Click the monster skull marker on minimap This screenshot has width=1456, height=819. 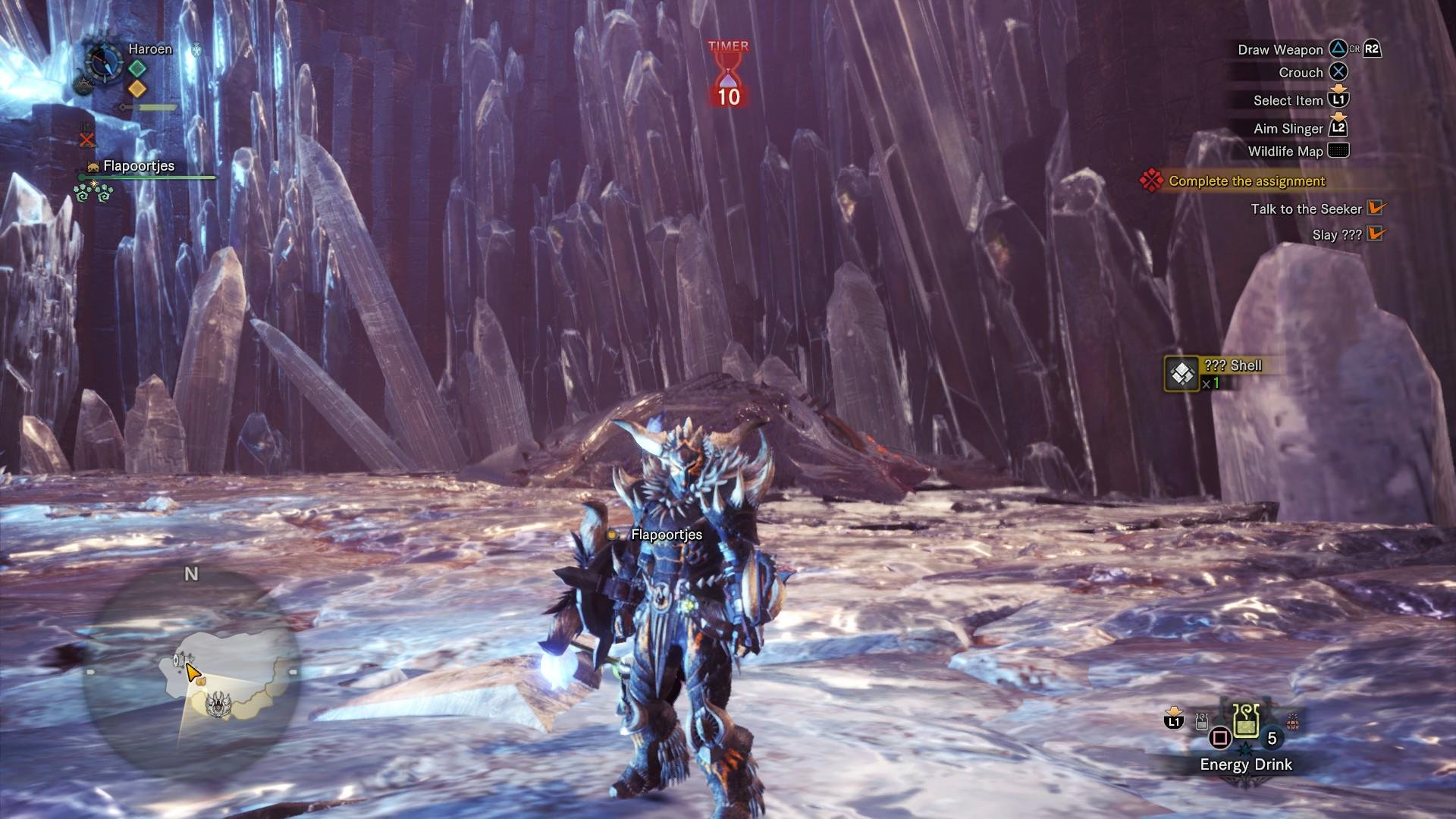[x=218, y=703]
